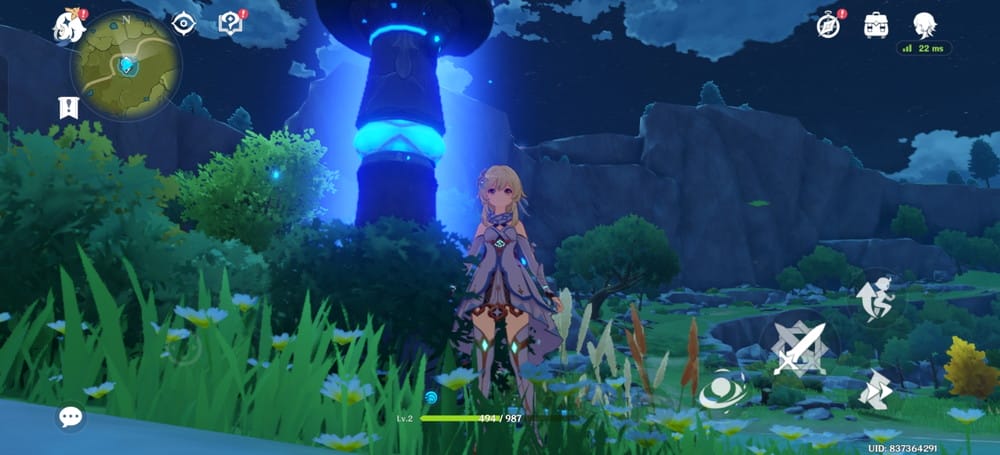Open the character profile icon
This screenshot has height=455, width=1000.
[925, 24]
